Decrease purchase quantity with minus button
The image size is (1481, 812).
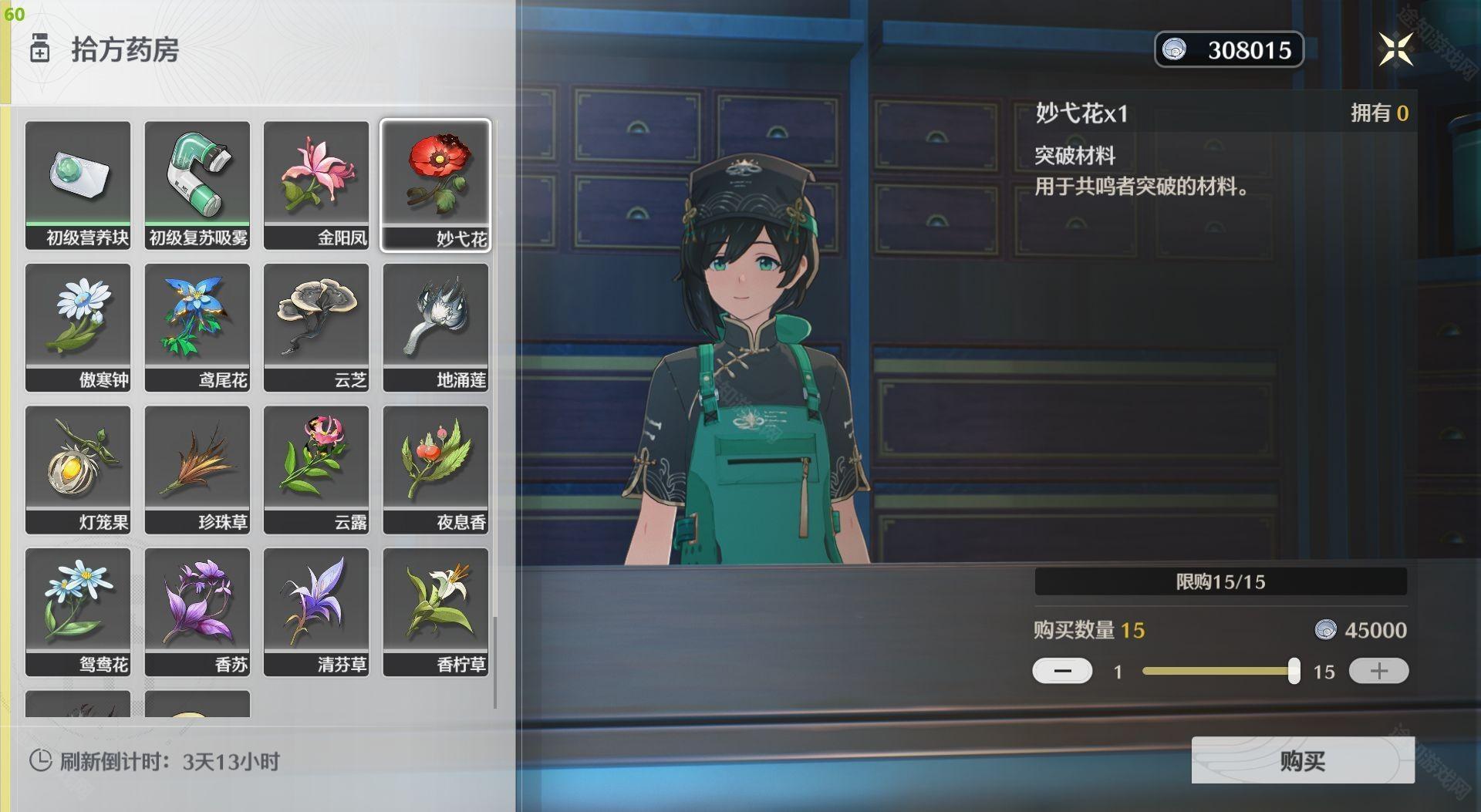(1062, 671)
